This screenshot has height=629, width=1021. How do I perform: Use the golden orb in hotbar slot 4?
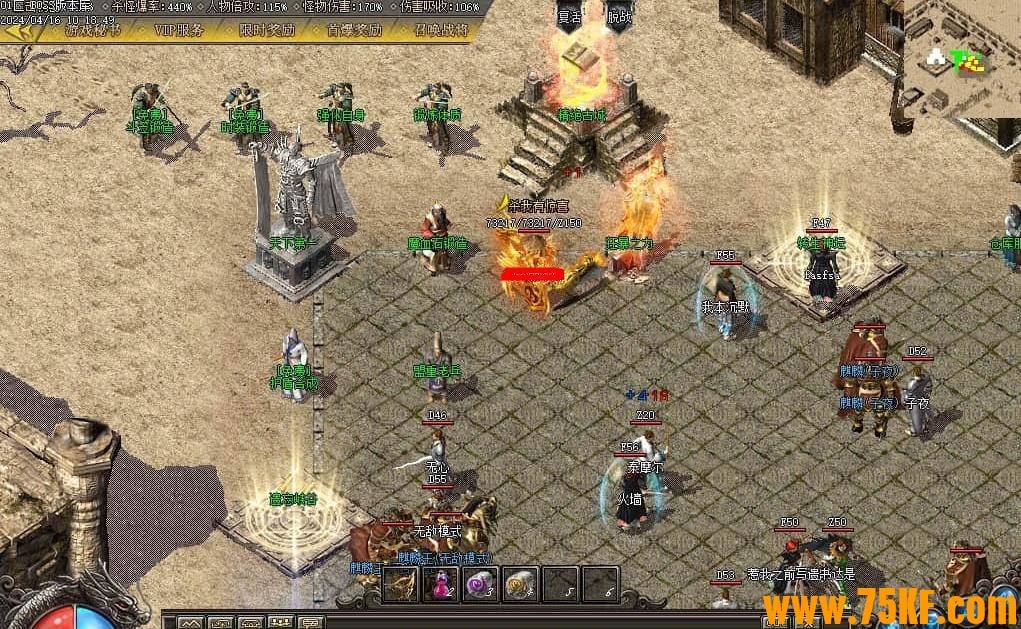tap(521, 584)
